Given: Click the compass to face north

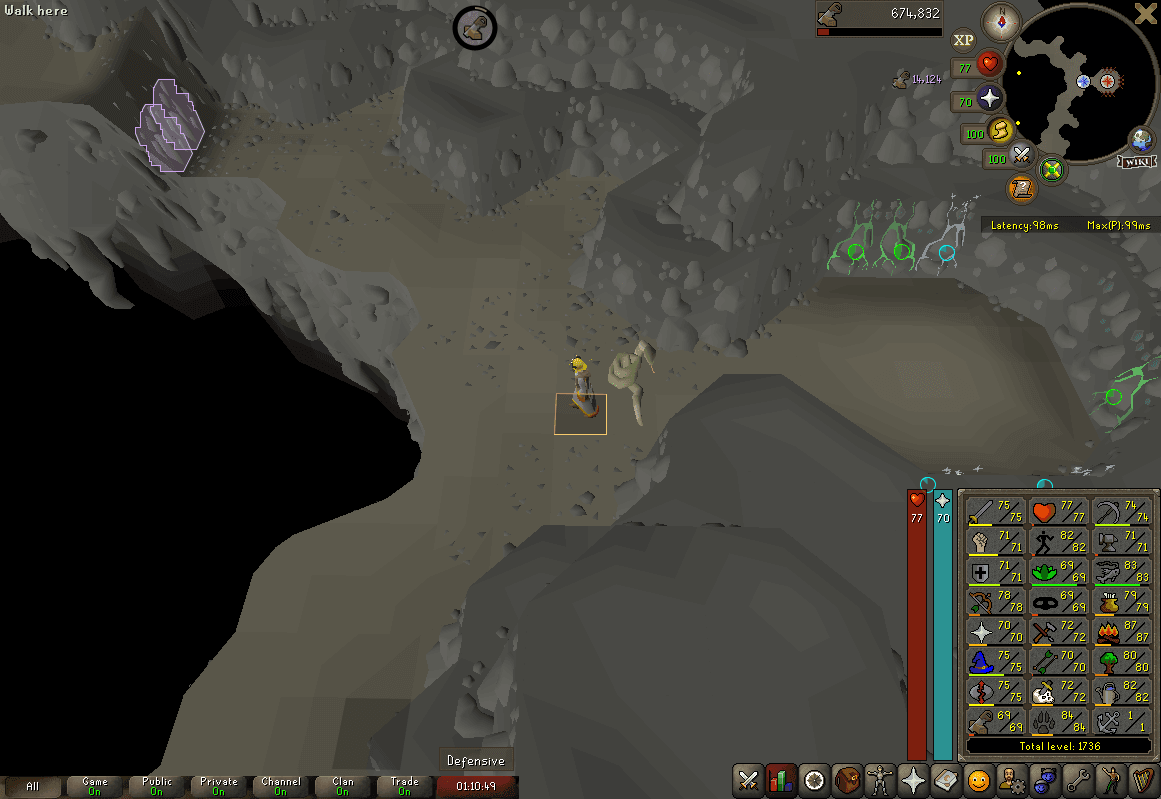Looking at the screenshot, I should tap(1000, 21).
